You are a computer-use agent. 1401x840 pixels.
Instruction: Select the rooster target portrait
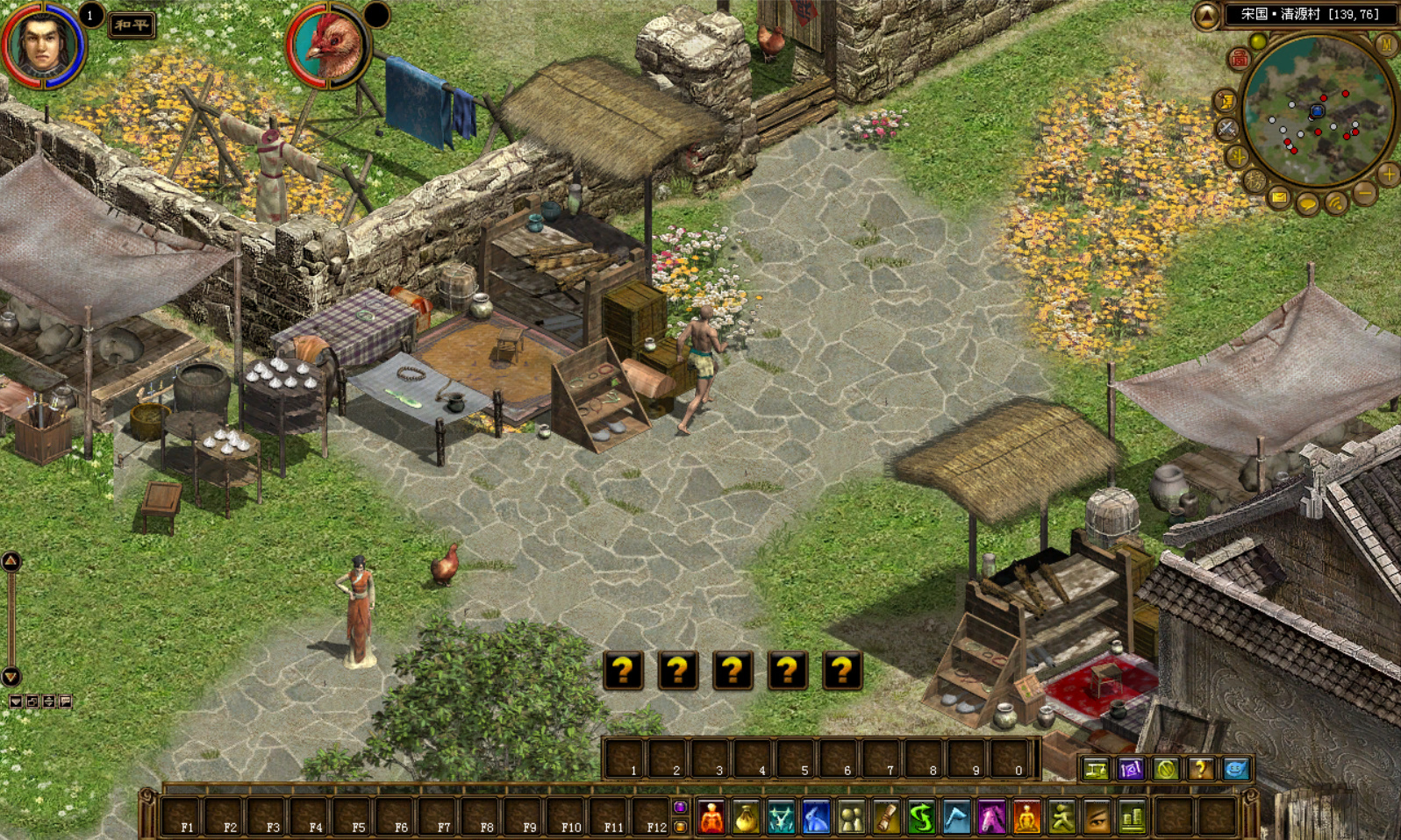click(x=328, y=46)
